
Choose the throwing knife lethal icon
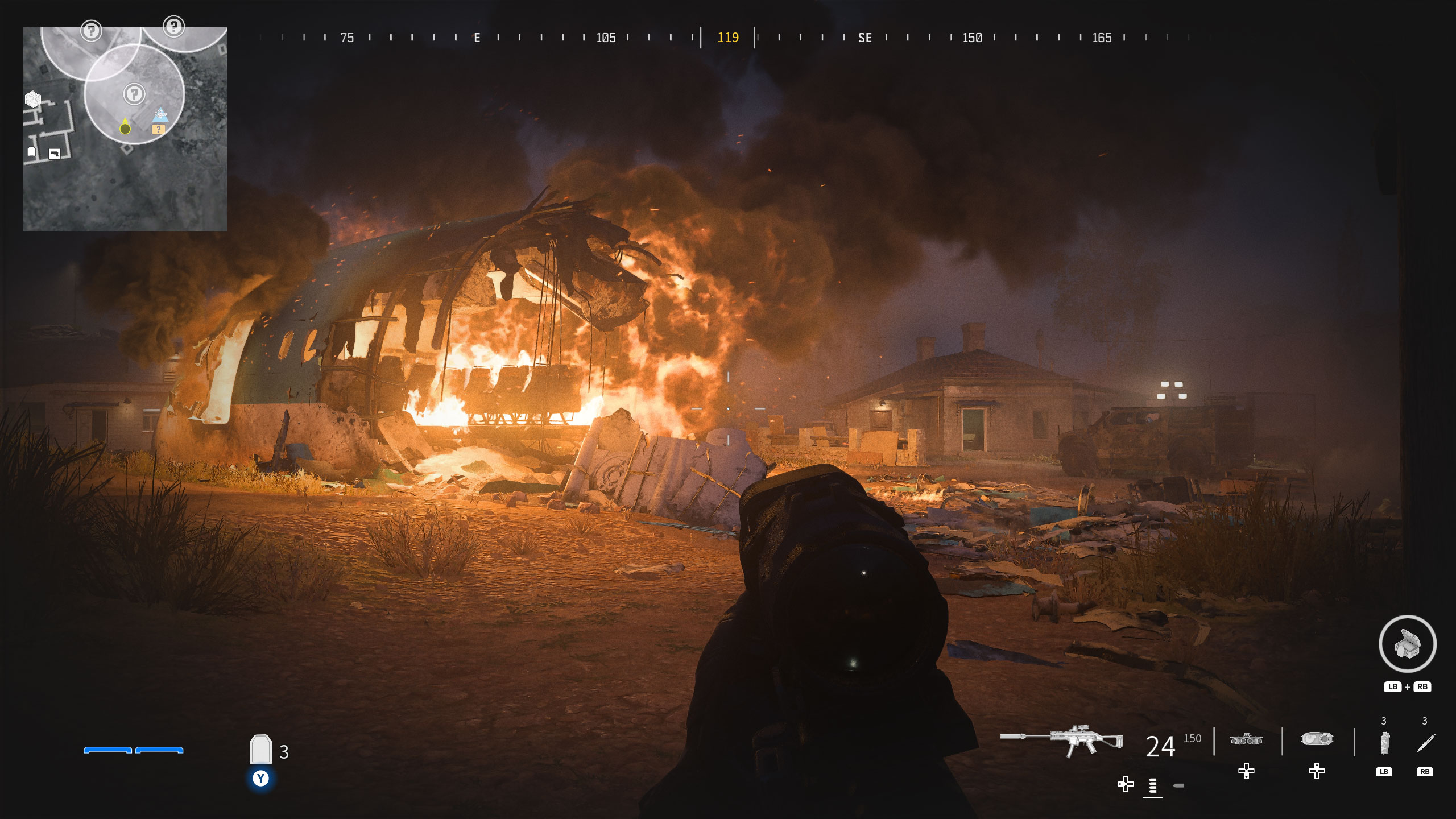[x=1425, y=743]
